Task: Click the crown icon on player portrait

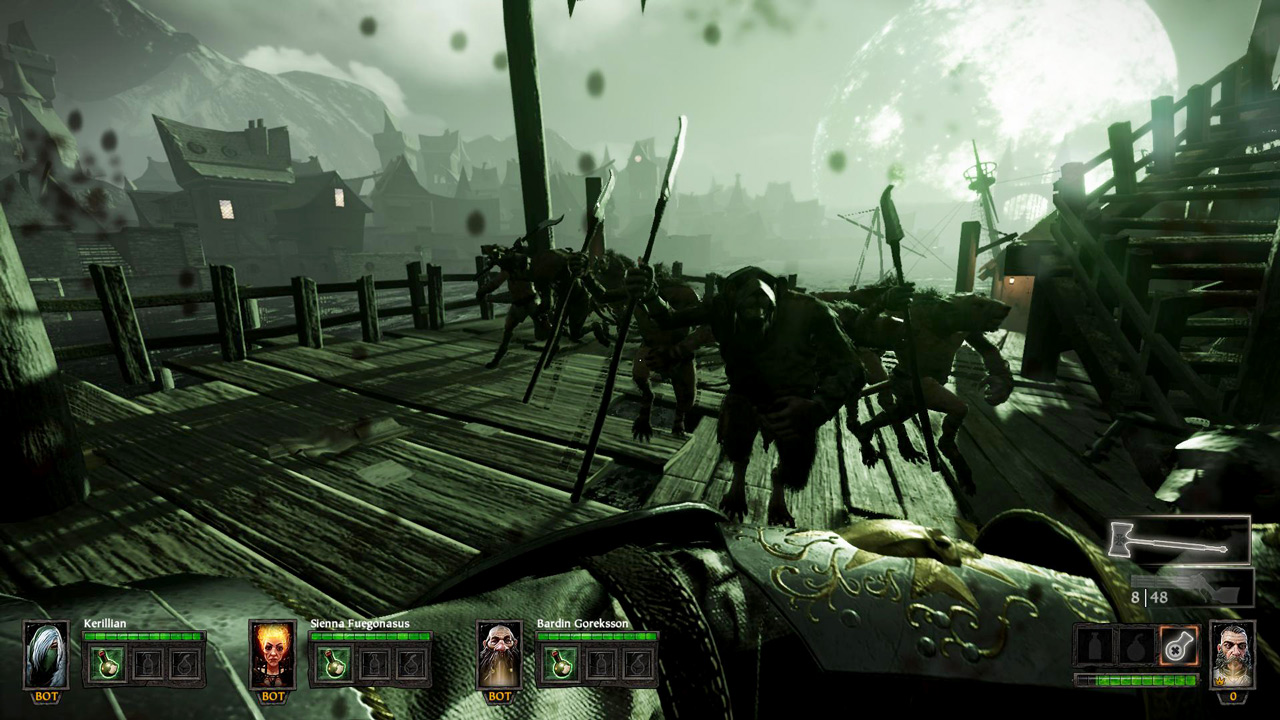Action: coord(1220,682)
